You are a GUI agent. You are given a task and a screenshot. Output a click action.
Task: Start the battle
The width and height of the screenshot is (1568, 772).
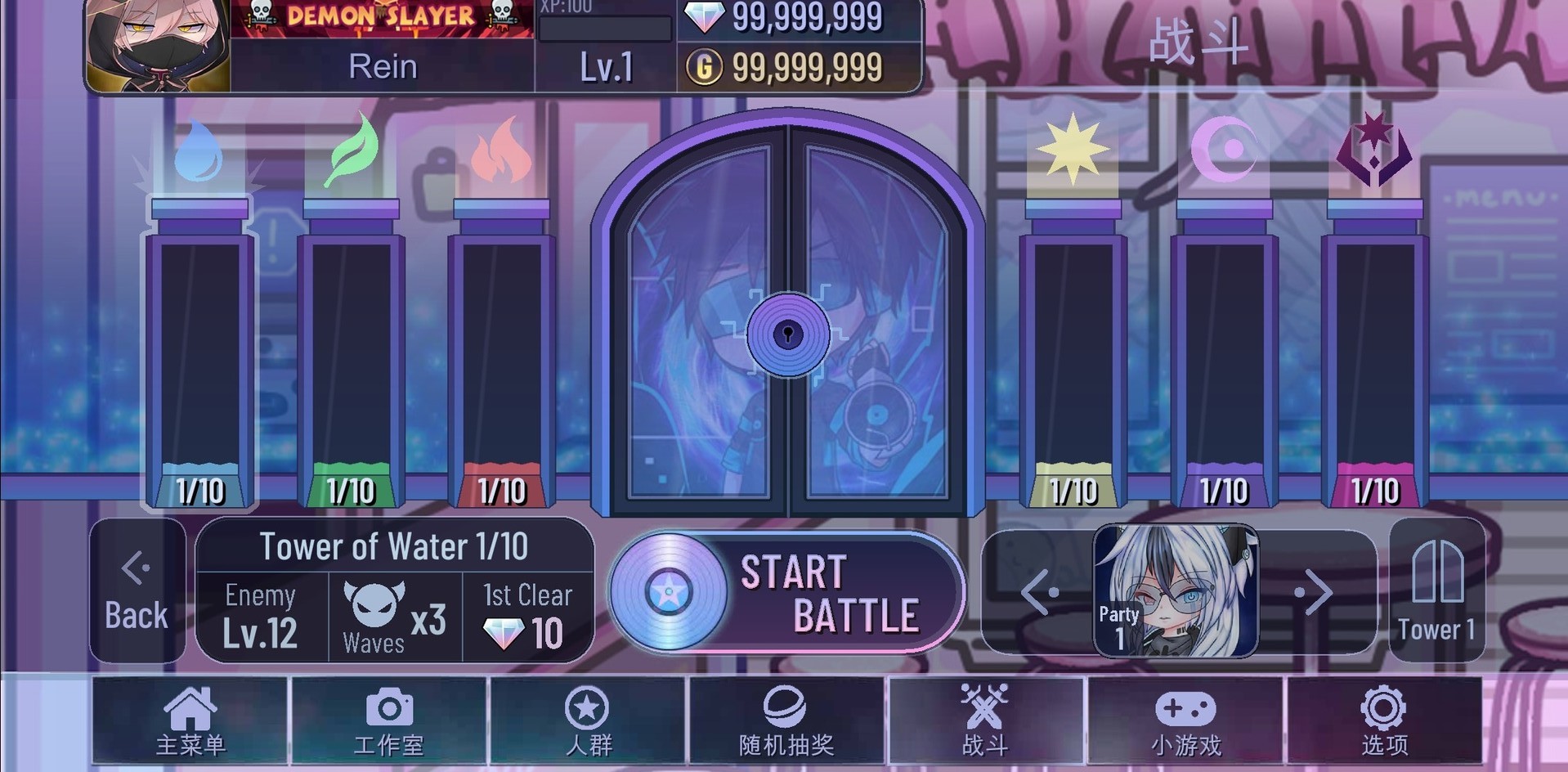(786, 593)
